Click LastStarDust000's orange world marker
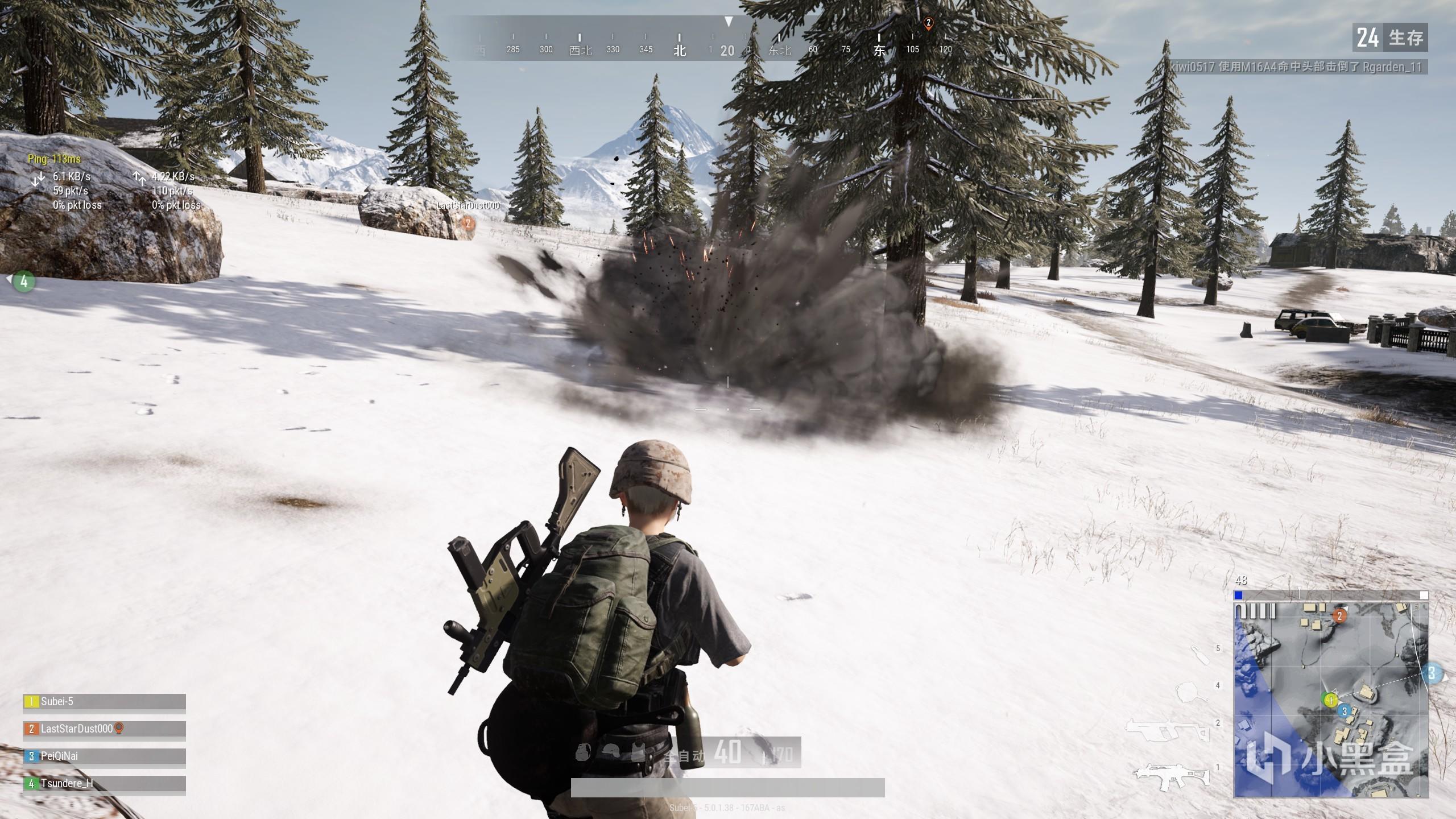This screenshot has height=819, width=1456. coord(468,224)
